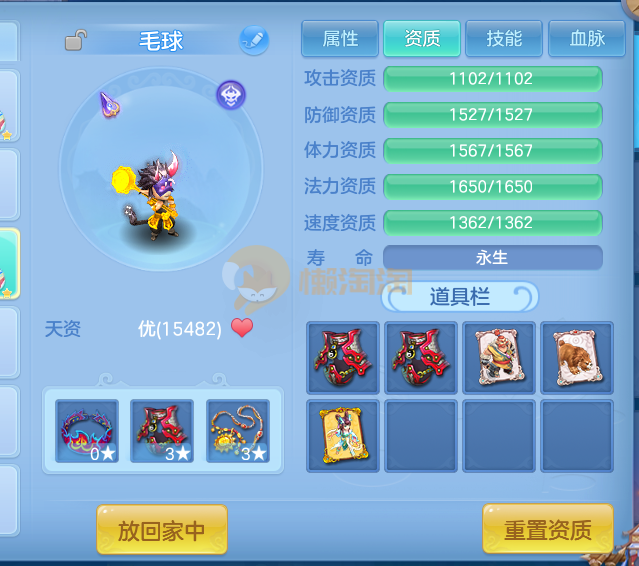Open the 技能 tab
Screen dimensions: 639x566
pyautogui.click(x=504, y=39)
